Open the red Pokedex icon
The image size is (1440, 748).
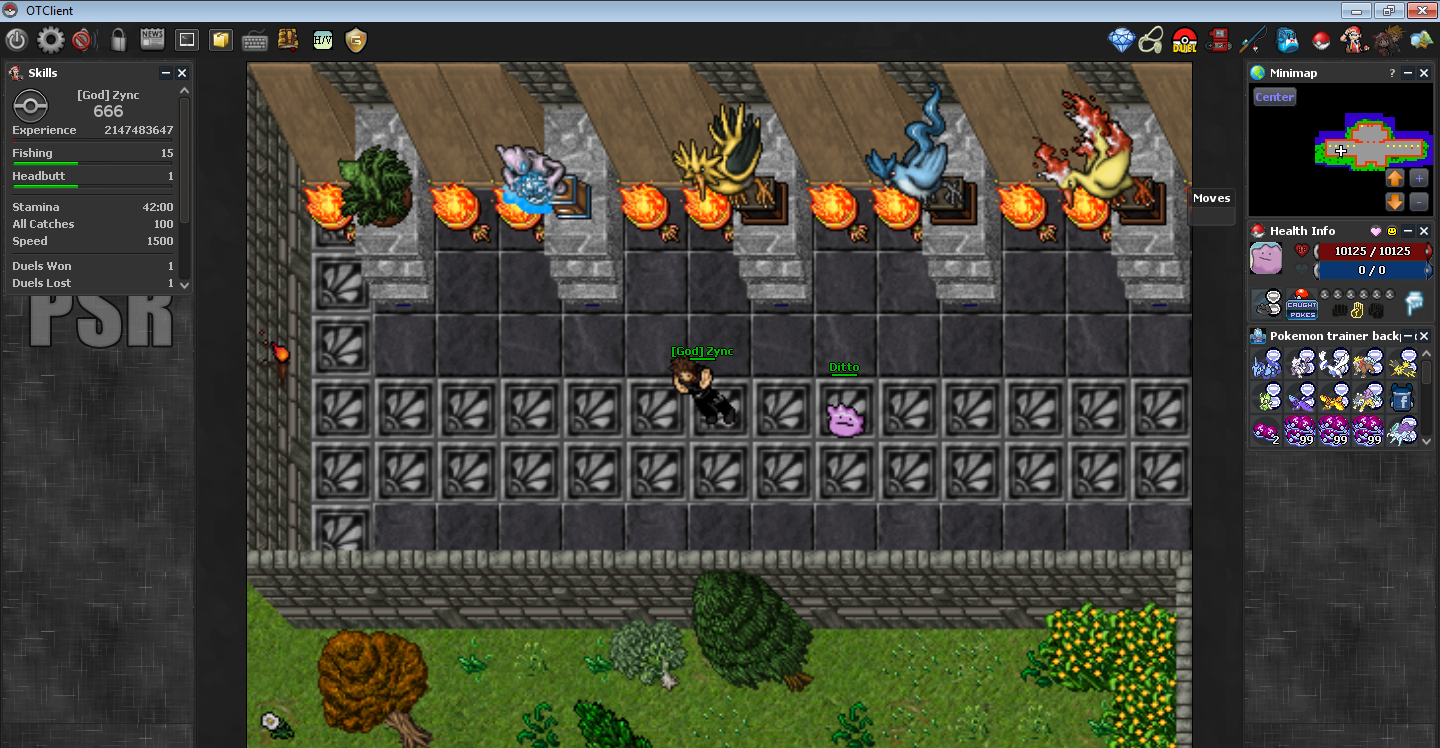pyautogui.click(x=1218, y=40)
